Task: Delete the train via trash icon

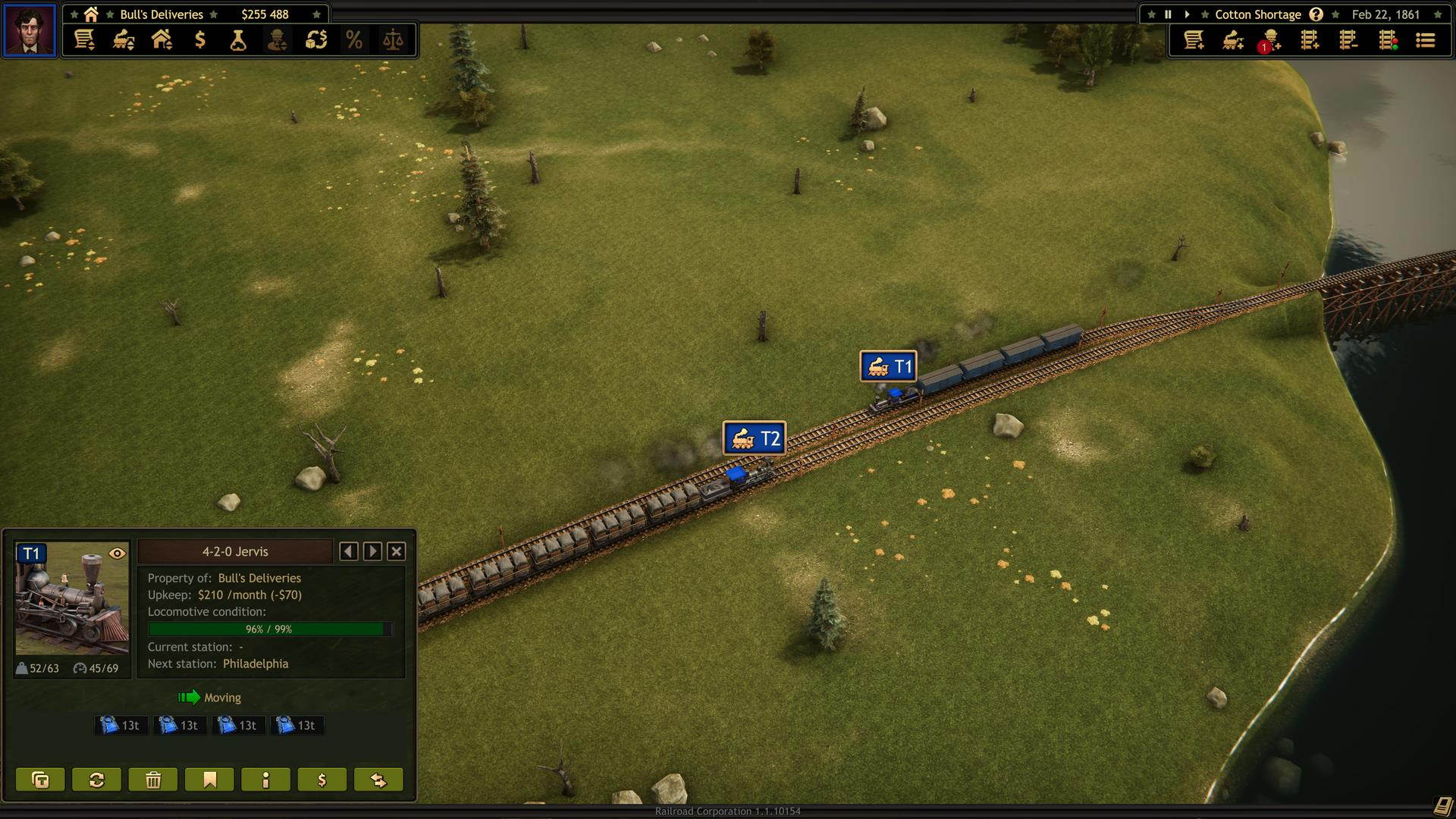Action: [152, 779]
